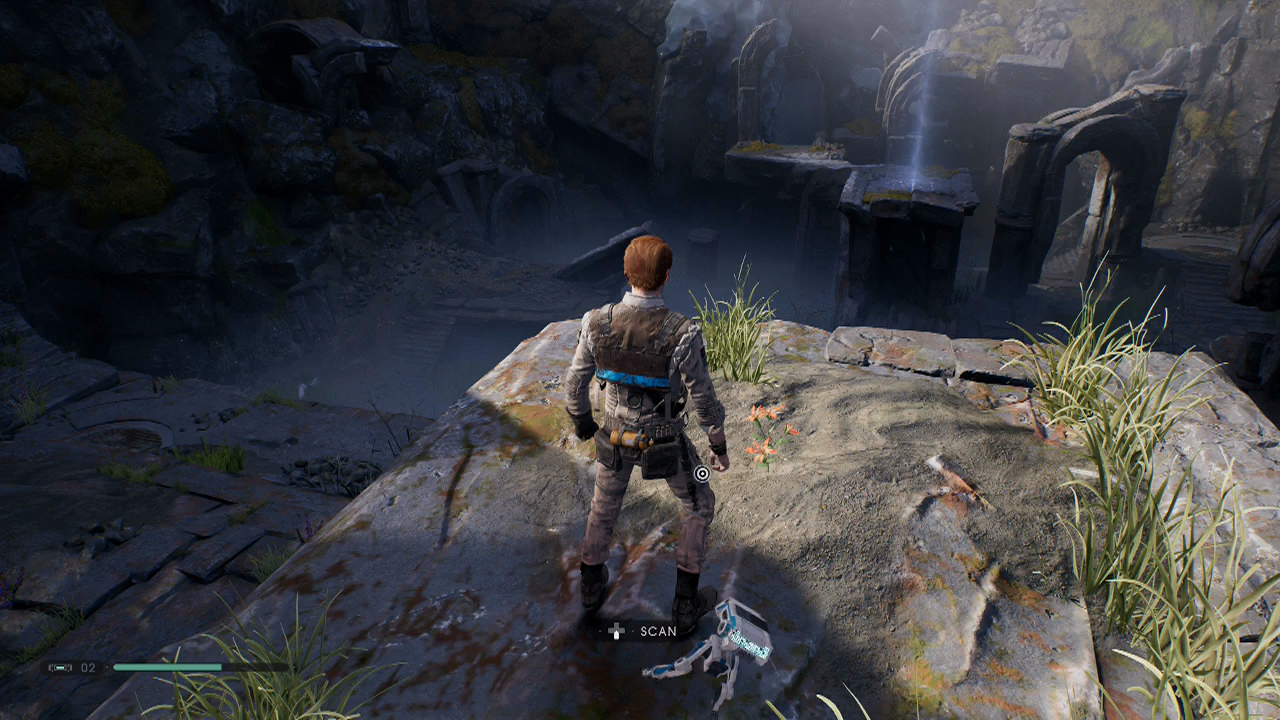
Task: Click the green health bar
Action: 168,666
